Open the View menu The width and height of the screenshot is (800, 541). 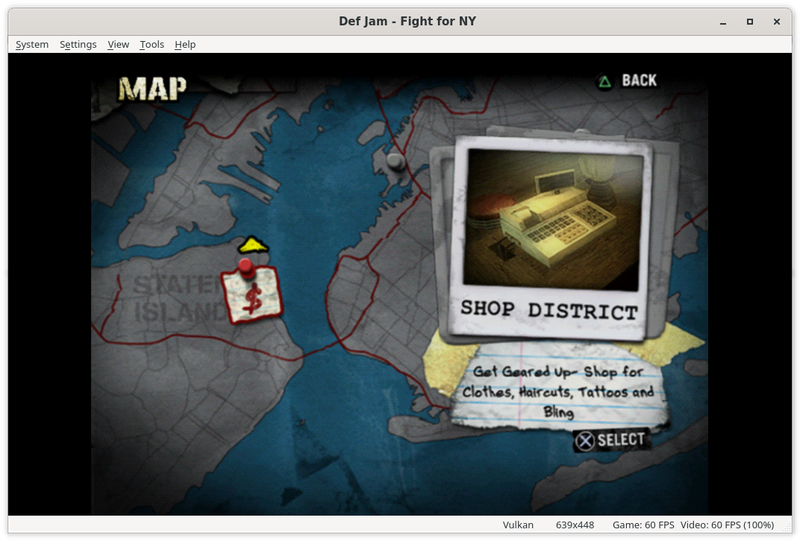(118, 44)
